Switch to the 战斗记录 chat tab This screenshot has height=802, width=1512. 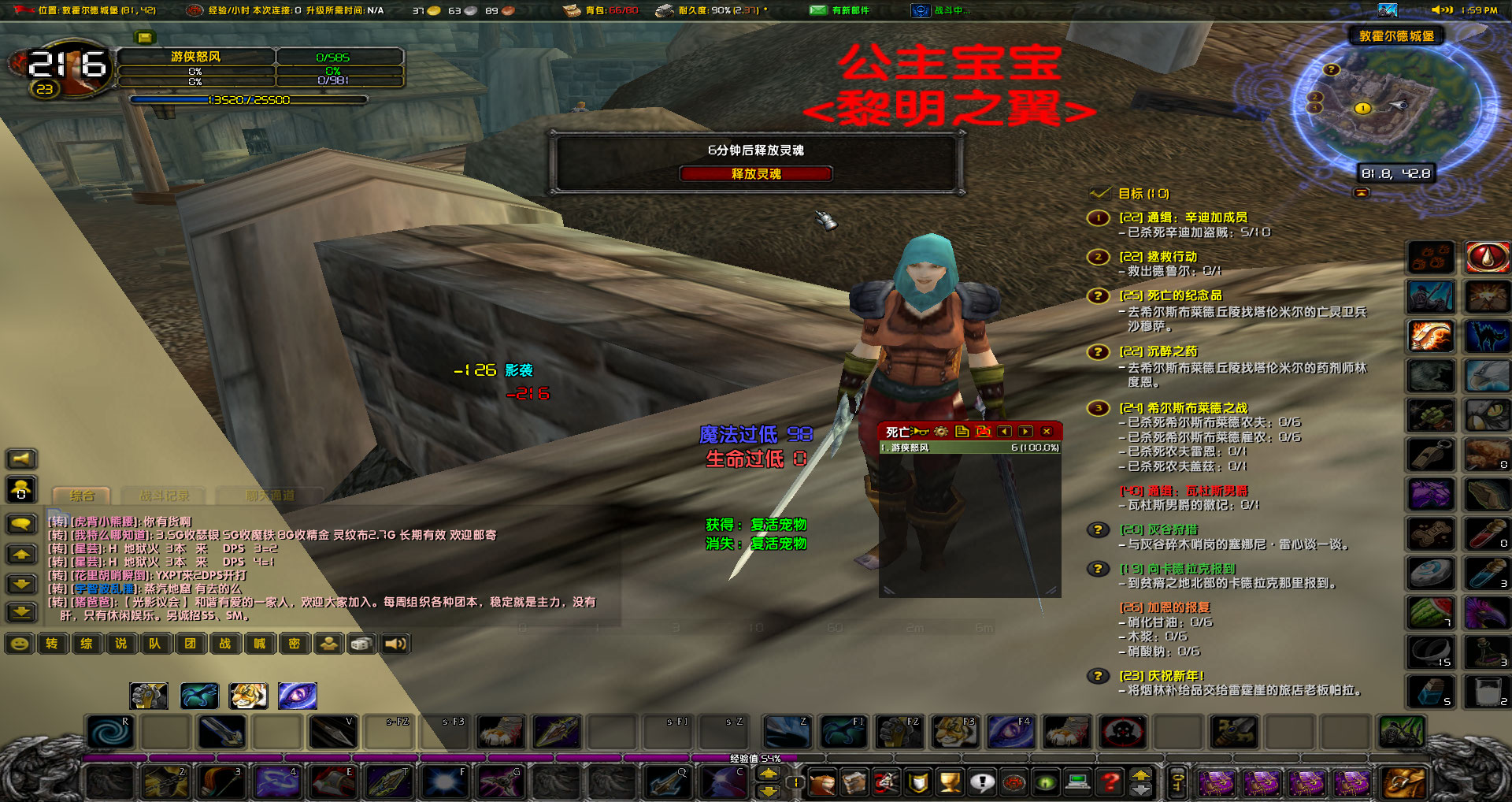click(x=163, y=496)
